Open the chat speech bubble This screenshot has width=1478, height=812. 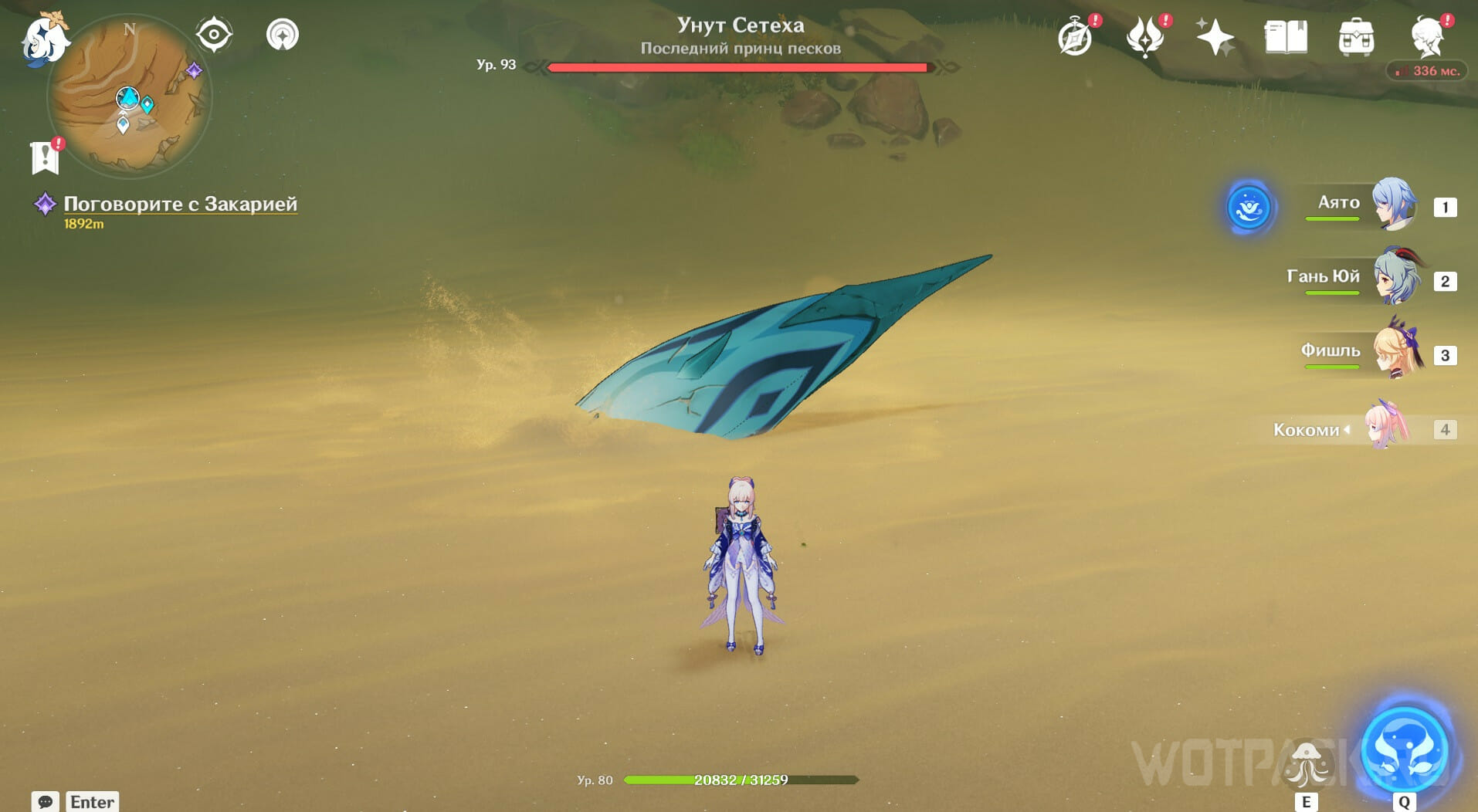pyautogui.click(x=45, y=801)
